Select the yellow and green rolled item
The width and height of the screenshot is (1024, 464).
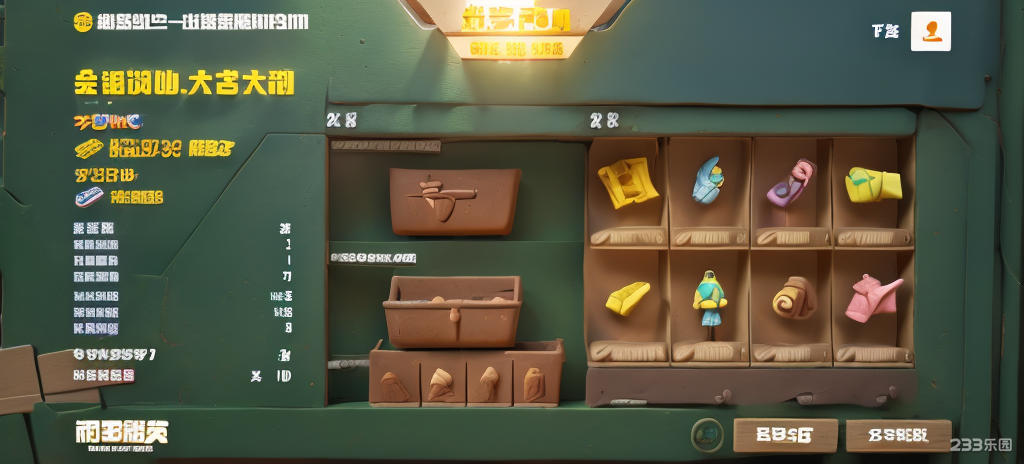[872, 184]
